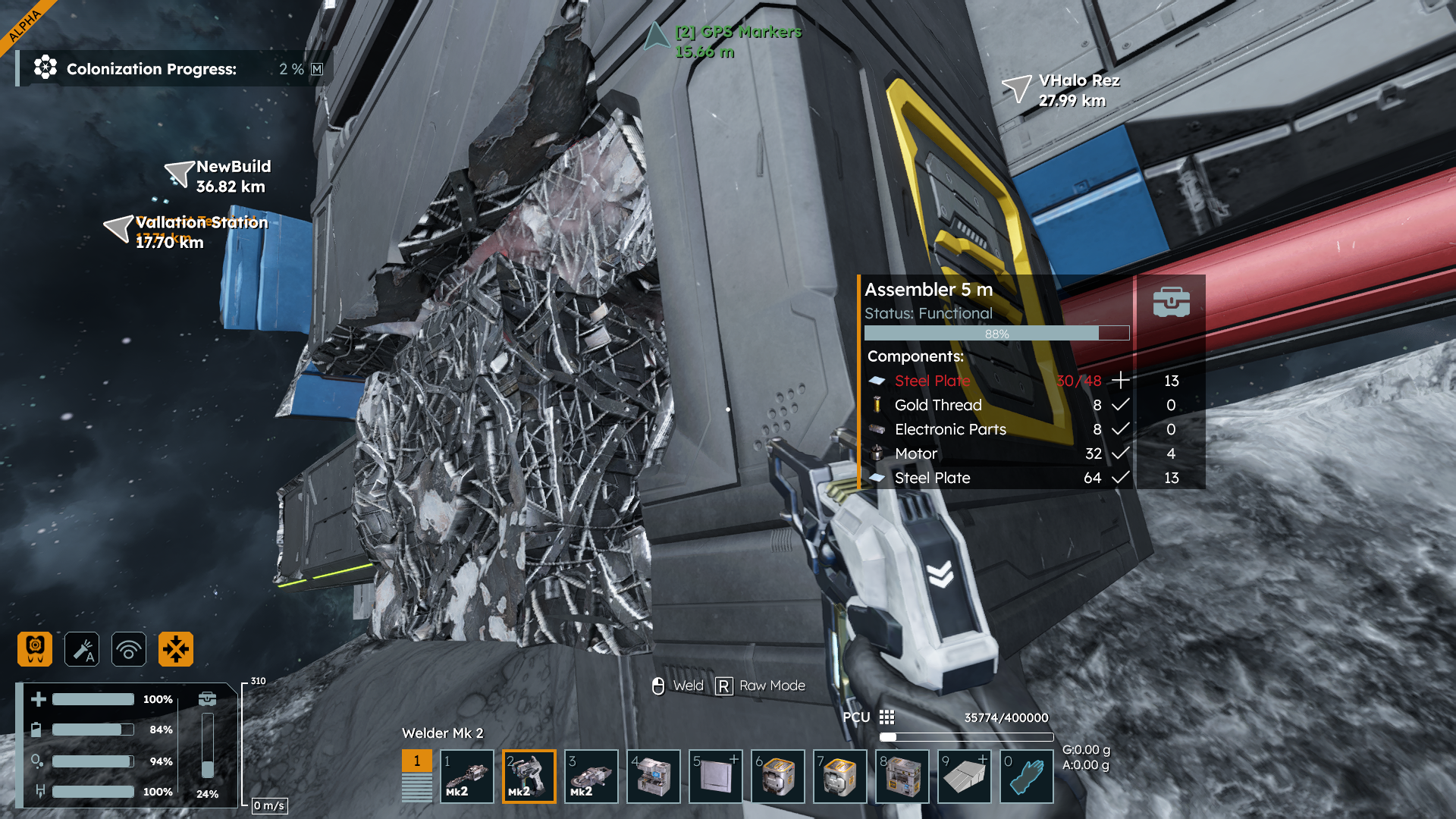Select the drill Mk2 hotbar slot
This screenshot has width=1456, height=819.
467,777
